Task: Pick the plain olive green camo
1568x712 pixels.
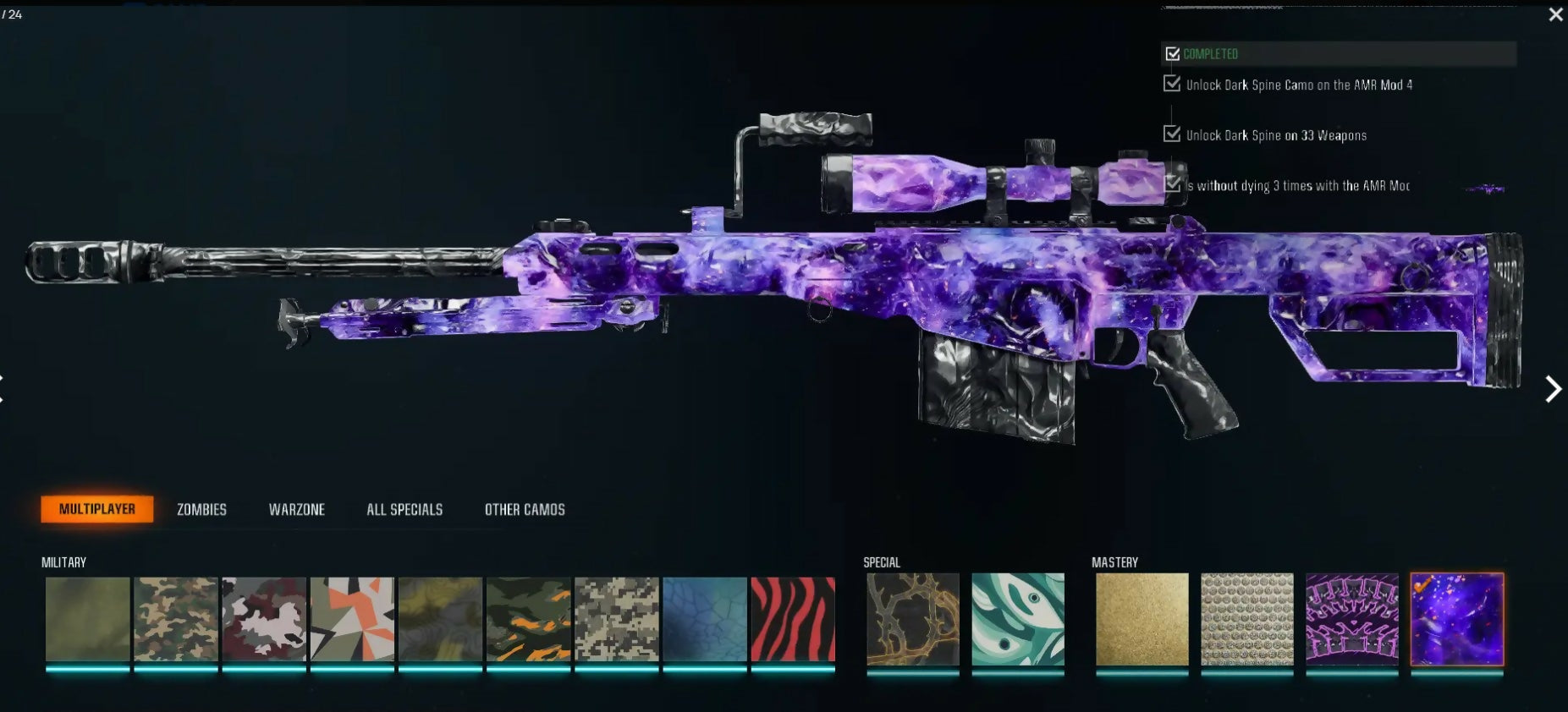Action: tap(88, 619)
